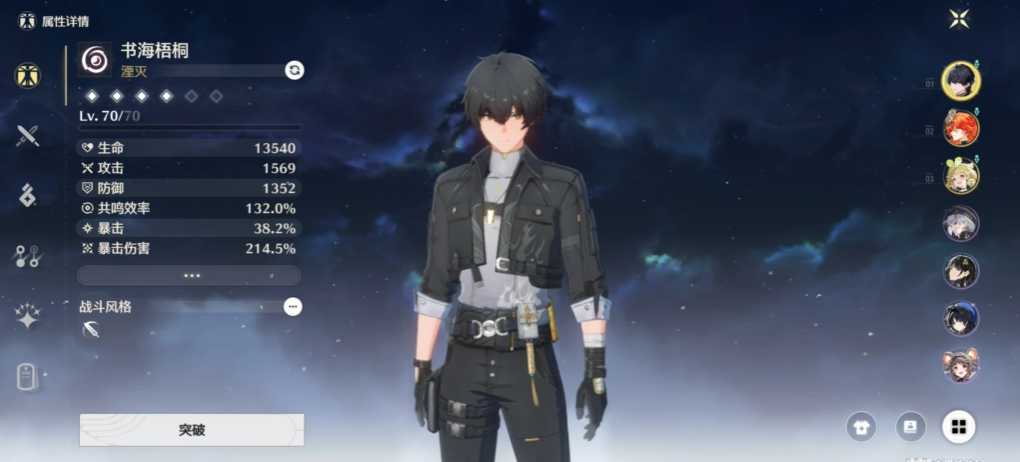The image size is (1020, 462).
Task: Tap the 突破 (Ascend) button
Action: 191,430
